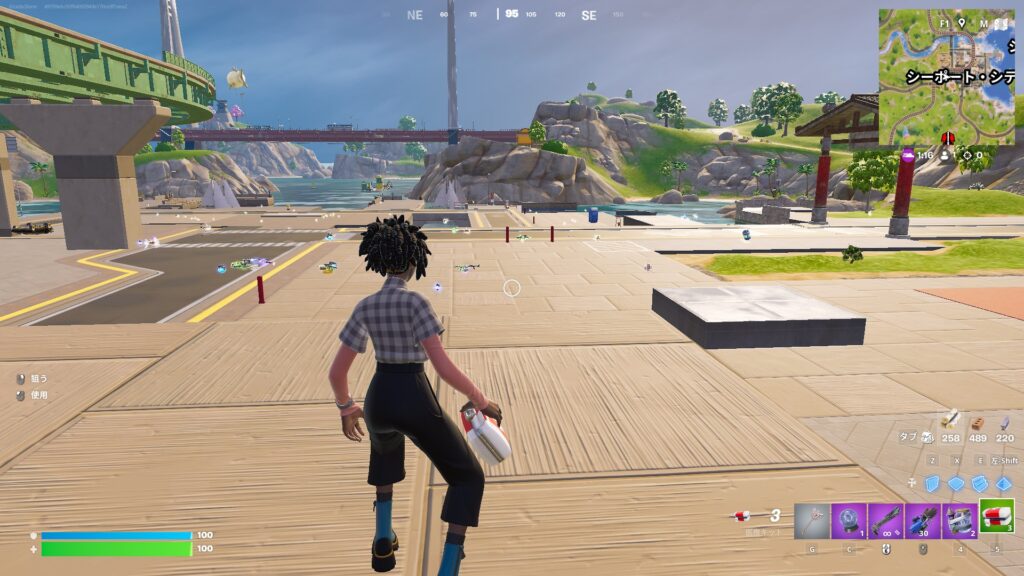Choose the wall building piece icon
The image size is (1024, 576).
pyautogui.click(x=933, y=483)
